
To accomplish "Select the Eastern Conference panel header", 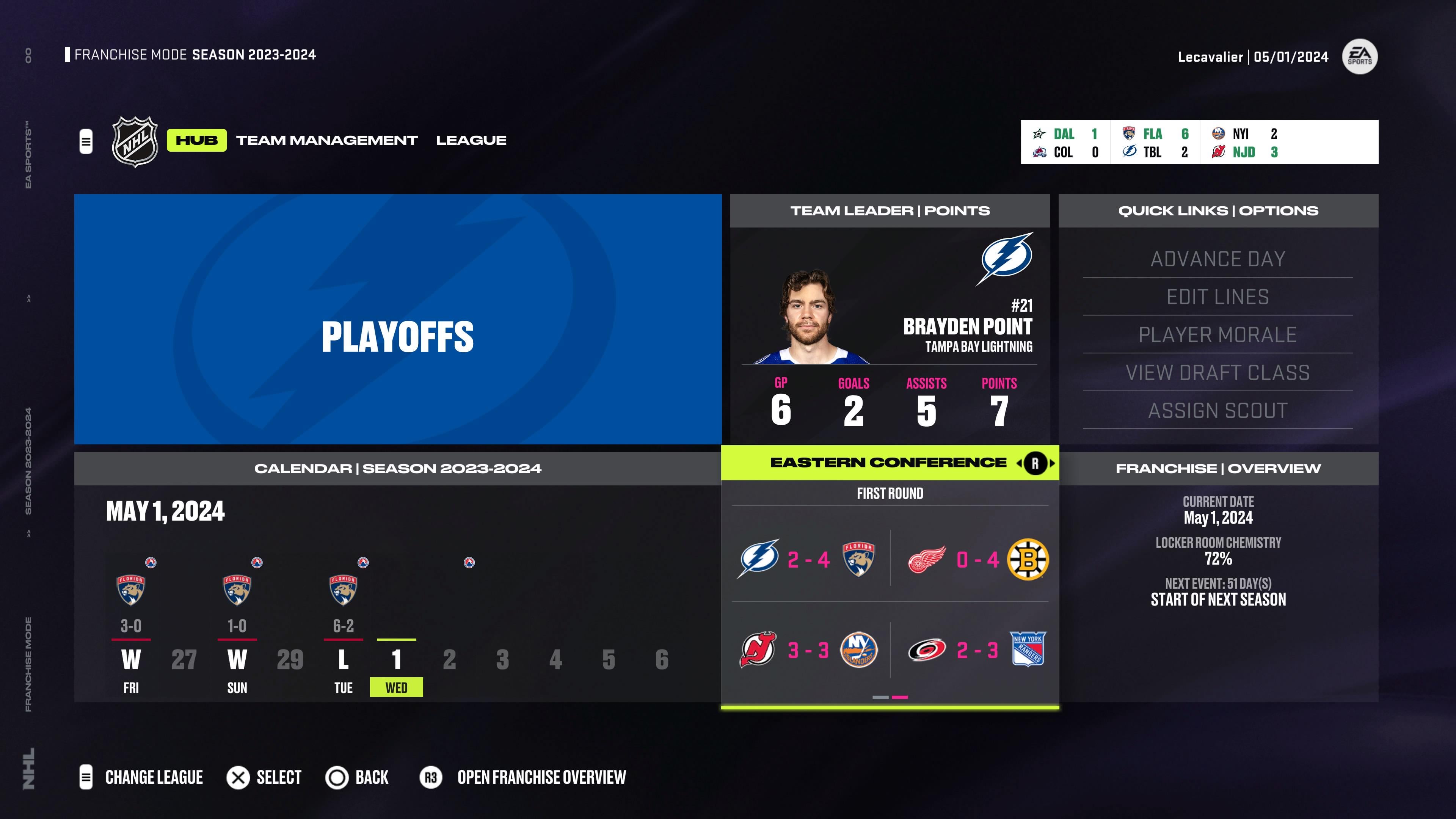I will coord(888,463).
